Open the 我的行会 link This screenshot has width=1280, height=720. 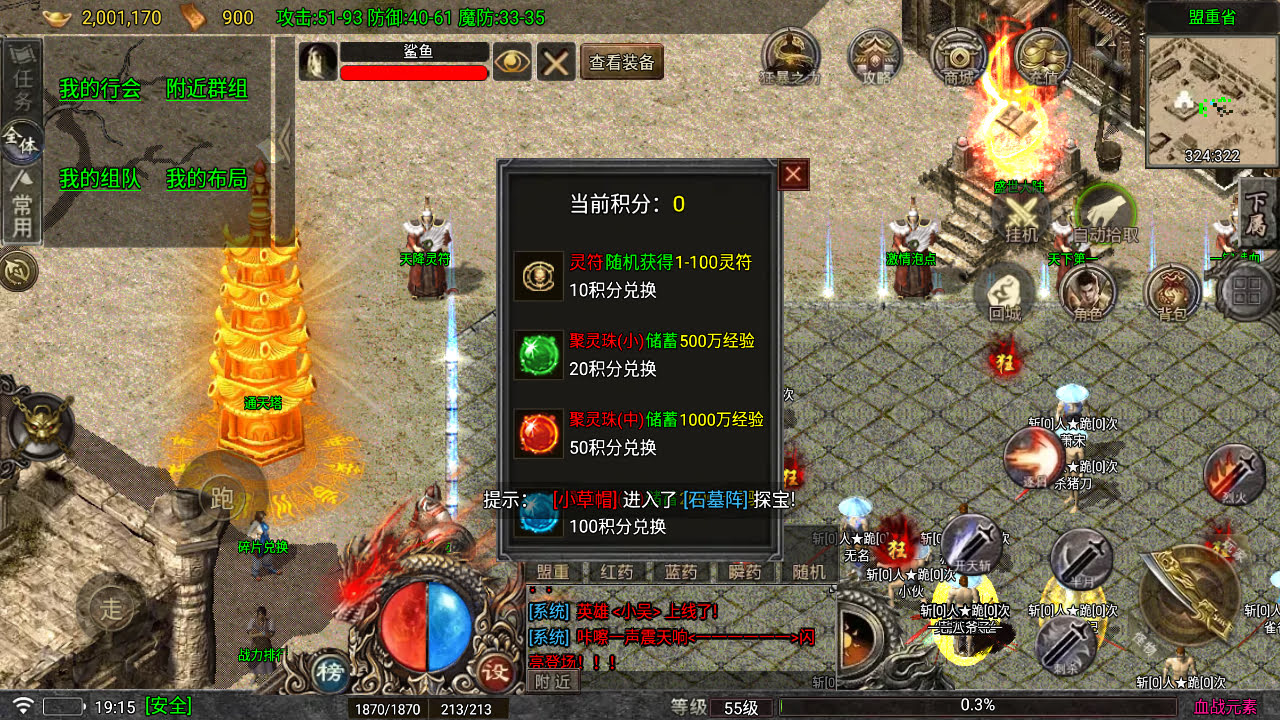click(98, 87)
